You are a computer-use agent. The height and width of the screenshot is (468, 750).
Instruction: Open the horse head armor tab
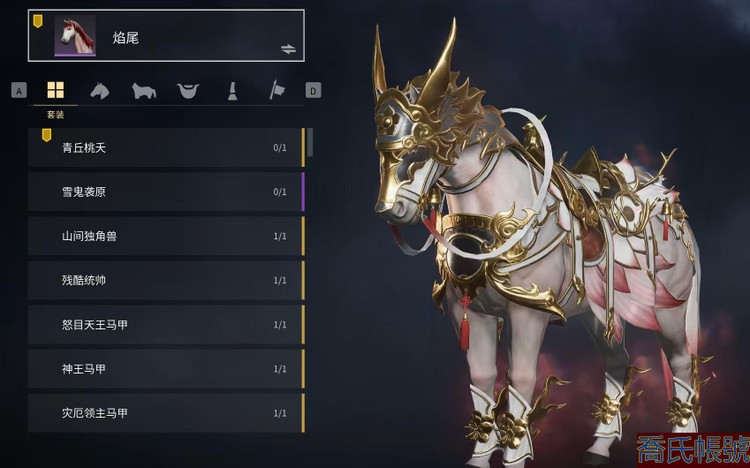[x=100, y=91]
